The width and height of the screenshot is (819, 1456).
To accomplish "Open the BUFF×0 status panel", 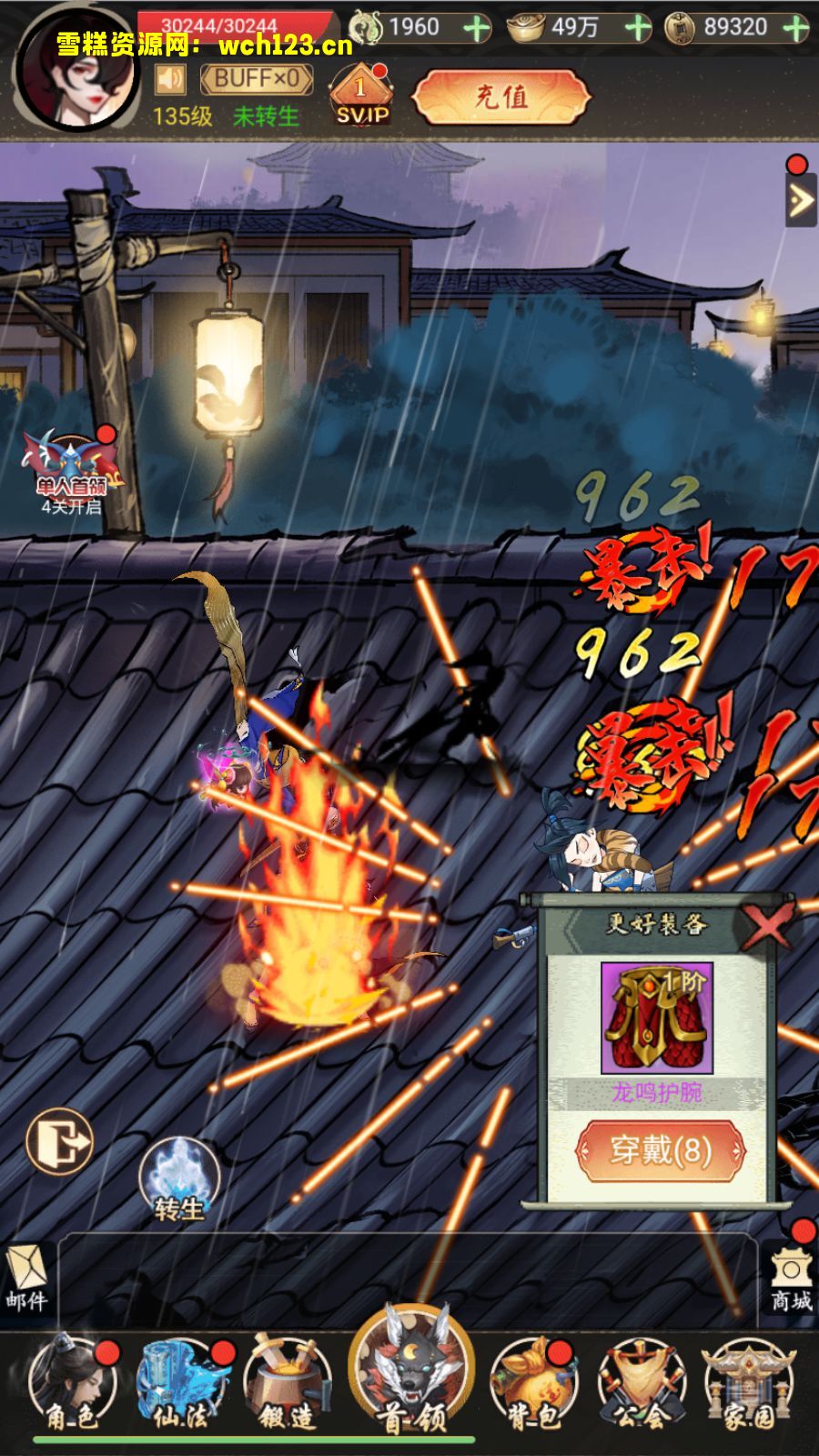I will click(257, 80).
